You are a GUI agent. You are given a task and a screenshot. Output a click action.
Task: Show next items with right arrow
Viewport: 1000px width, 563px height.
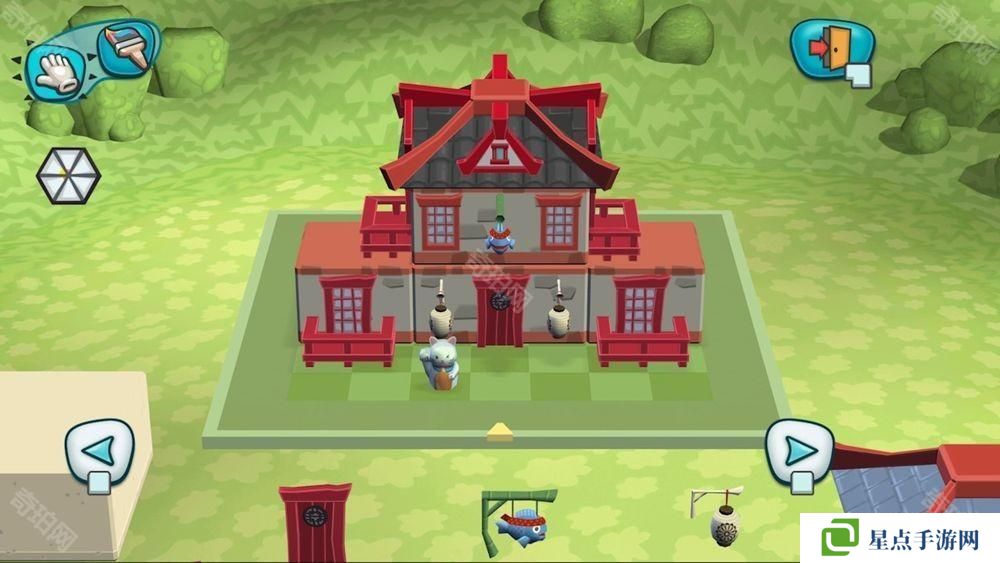pyautogui.click(x=799, y=450)
